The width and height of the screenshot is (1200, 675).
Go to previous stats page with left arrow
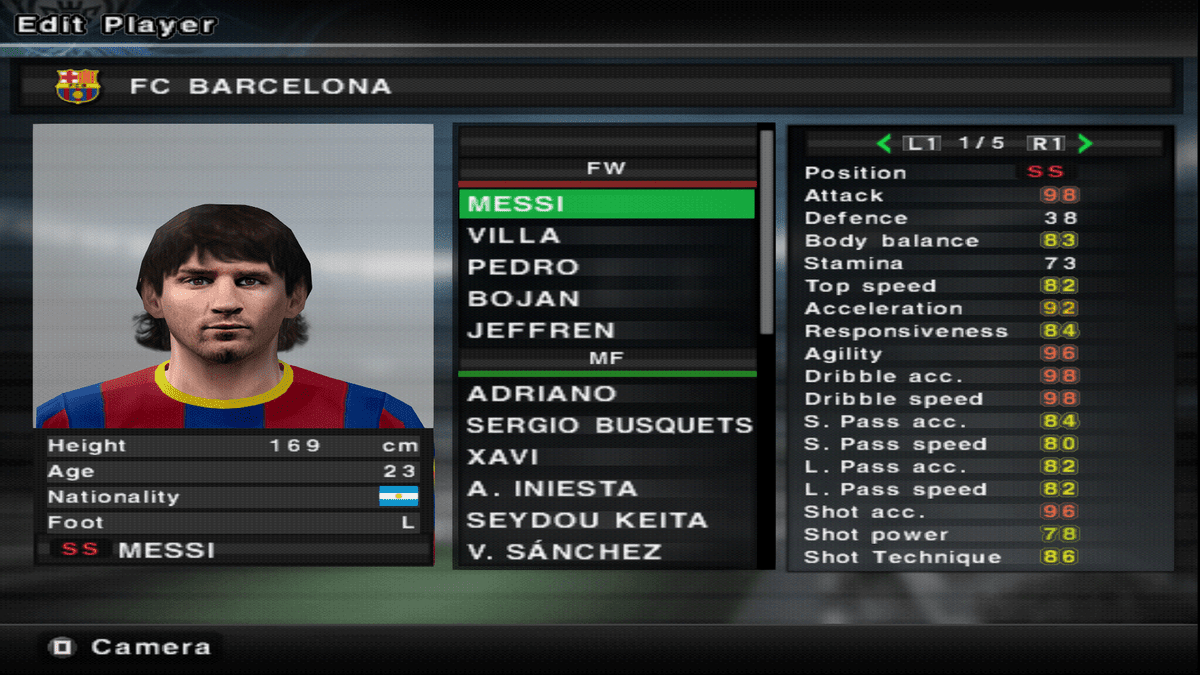[x=884, y=144]
